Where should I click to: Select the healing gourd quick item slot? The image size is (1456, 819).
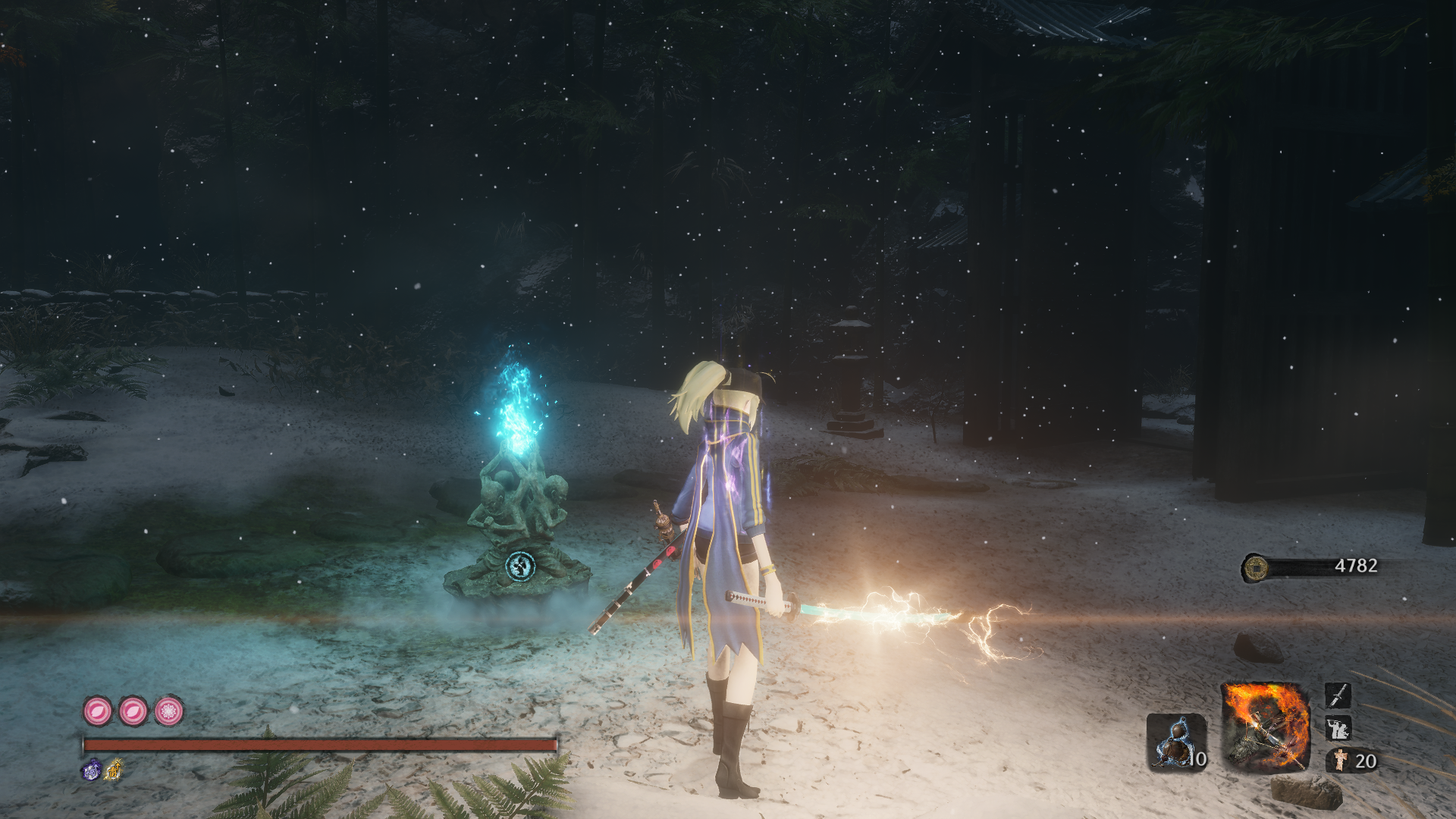[1175, 742]
